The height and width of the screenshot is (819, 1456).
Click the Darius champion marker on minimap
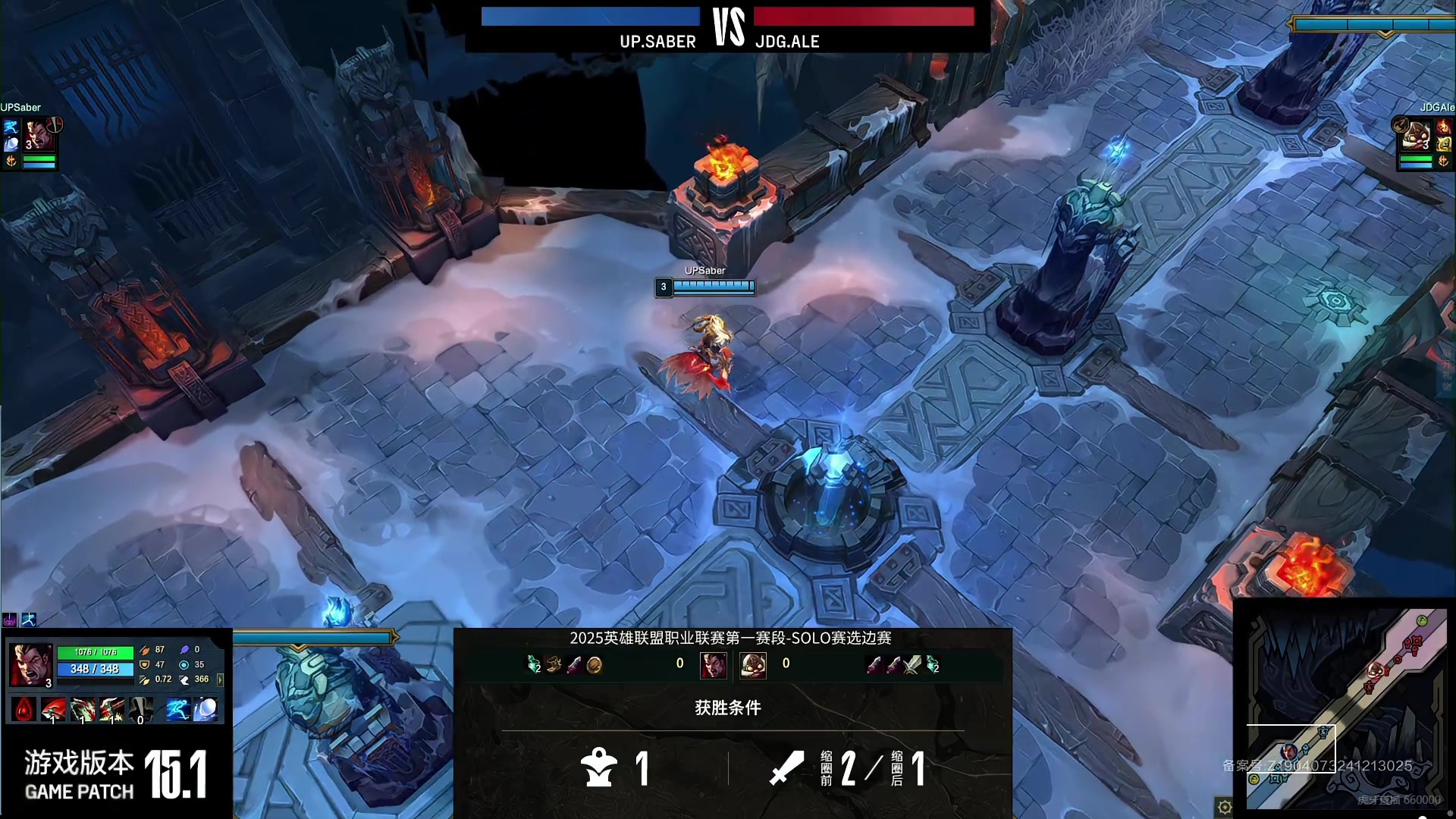click(1288, 752)
